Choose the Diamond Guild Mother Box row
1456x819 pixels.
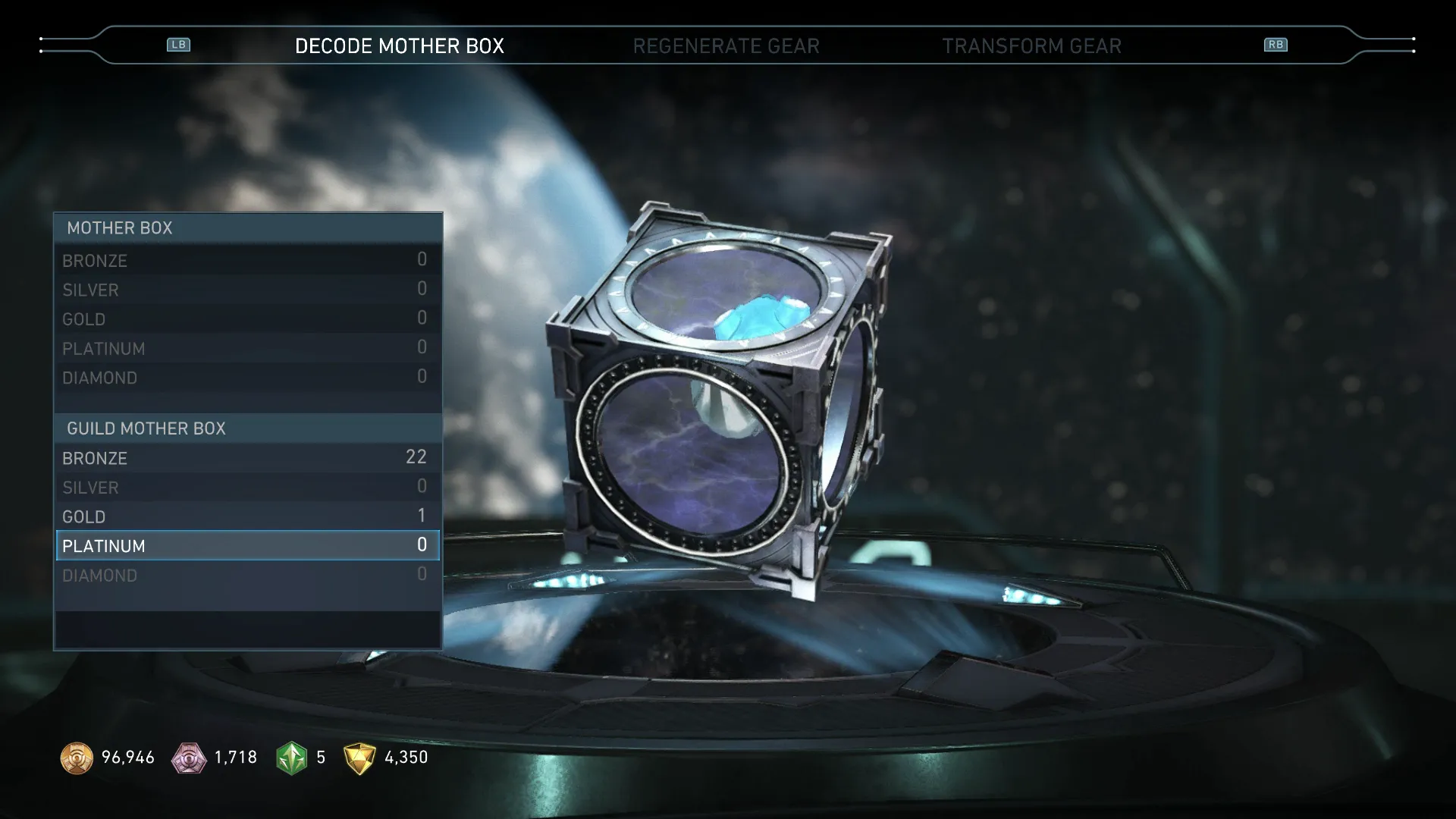[x=247, y=576]
